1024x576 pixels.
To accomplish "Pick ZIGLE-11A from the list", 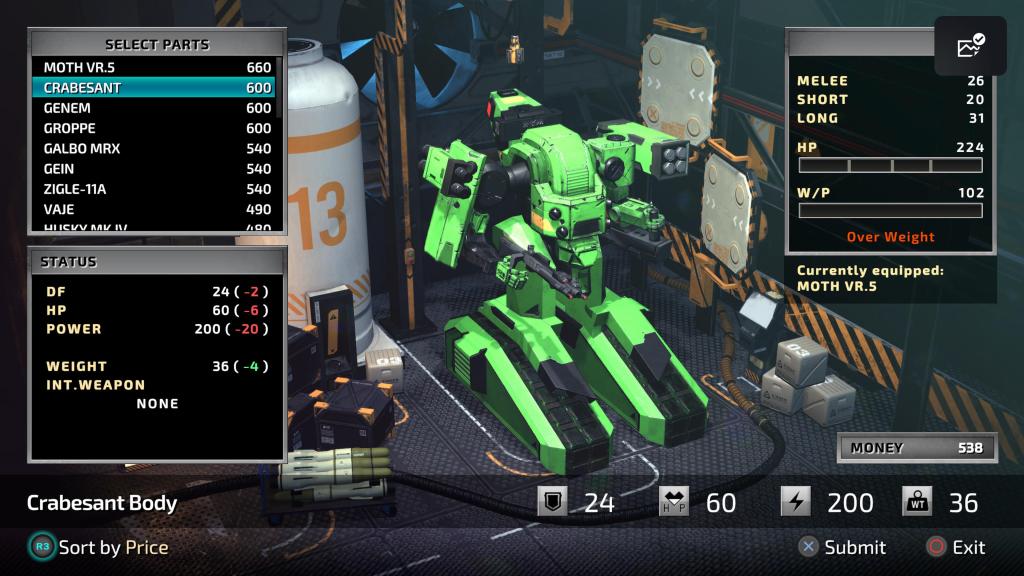I will 156,189.
